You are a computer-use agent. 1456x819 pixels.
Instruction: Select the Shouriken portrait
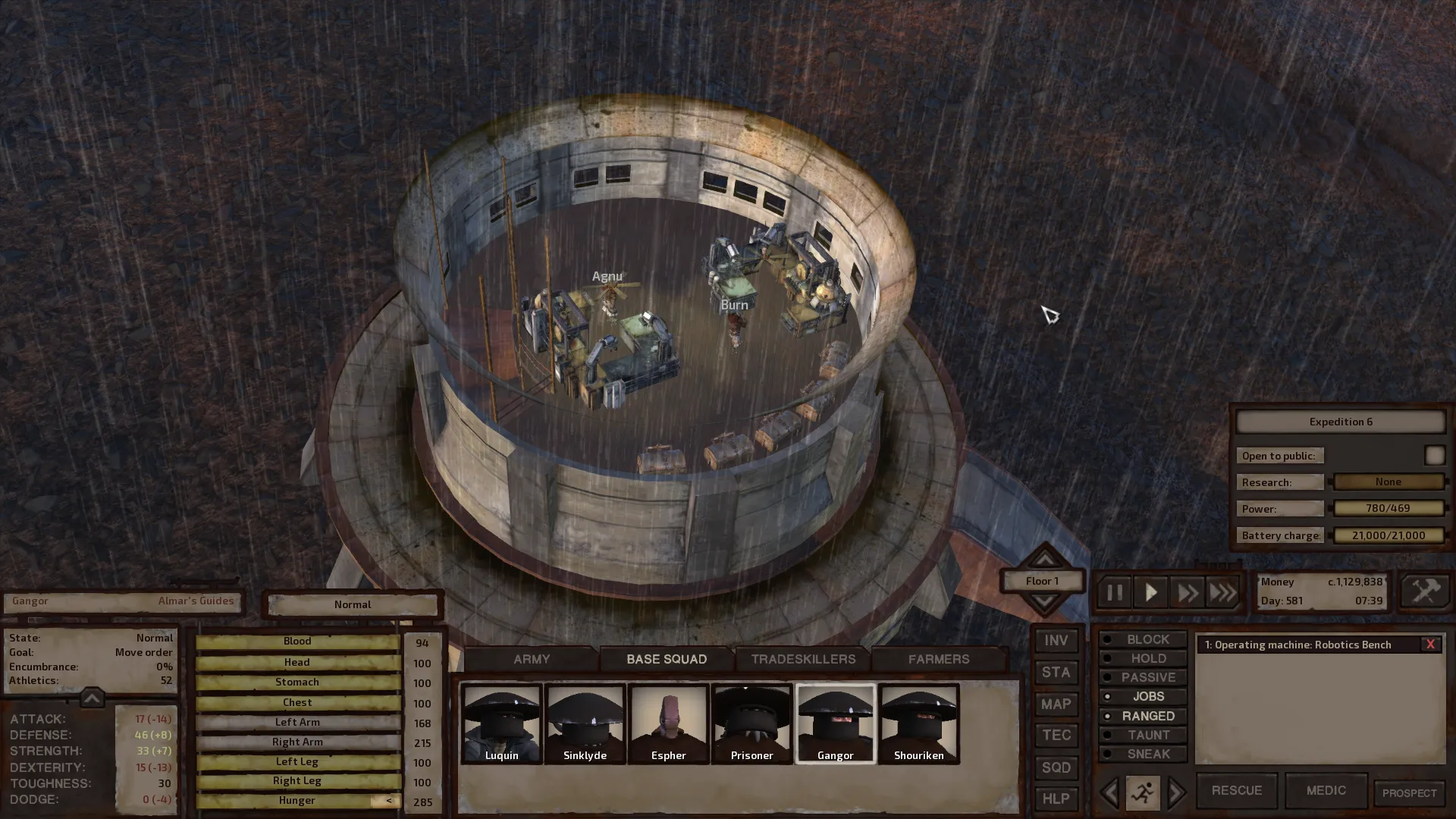(918, 723)
